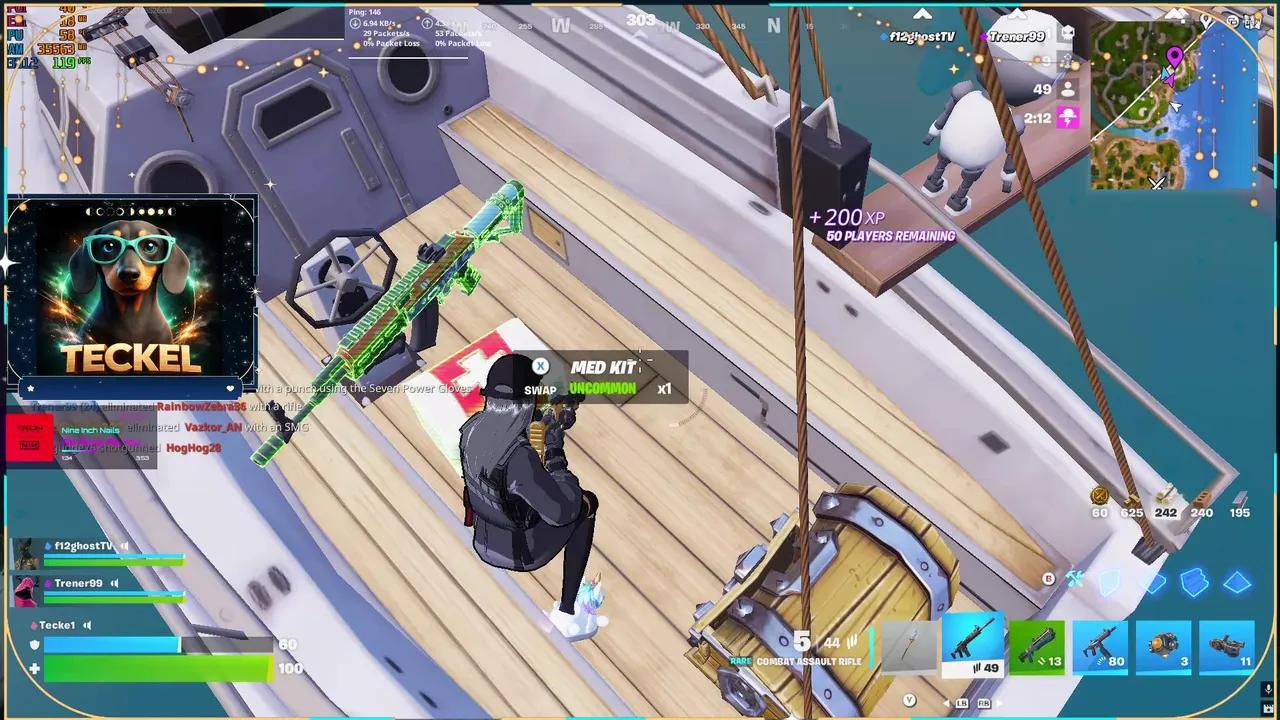
Task: Click the LB previous inventory arrow
Action: point(961,703)
